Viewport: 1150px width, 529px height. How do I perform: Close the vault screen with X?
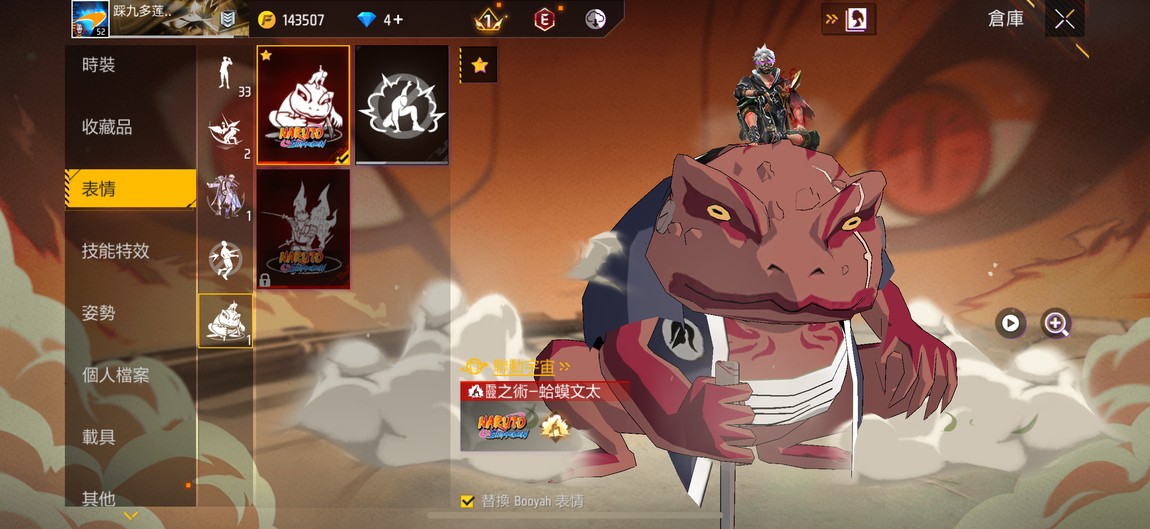(x=1065, y=19)
